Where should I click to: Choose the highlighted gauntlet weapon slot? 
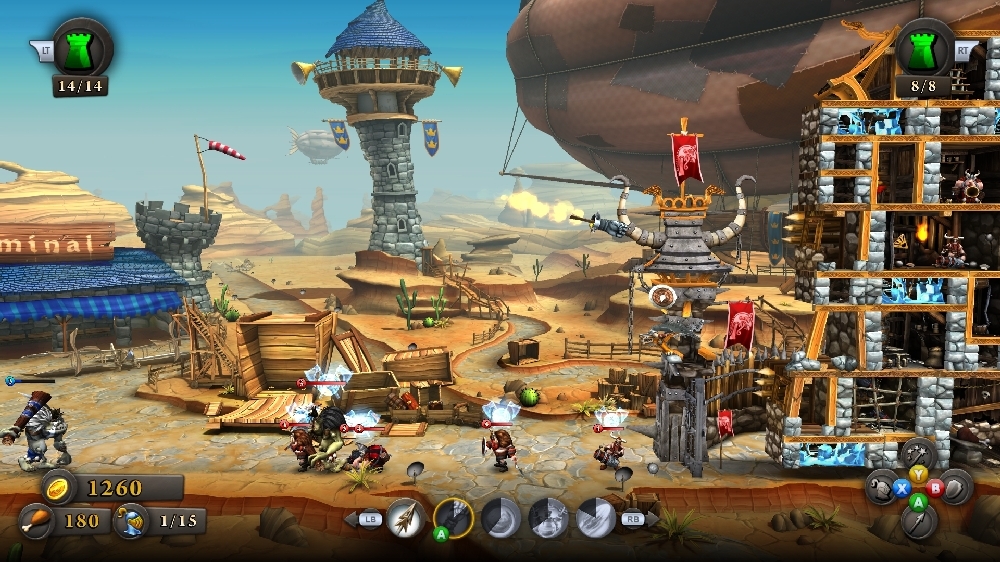pos(453,518)
